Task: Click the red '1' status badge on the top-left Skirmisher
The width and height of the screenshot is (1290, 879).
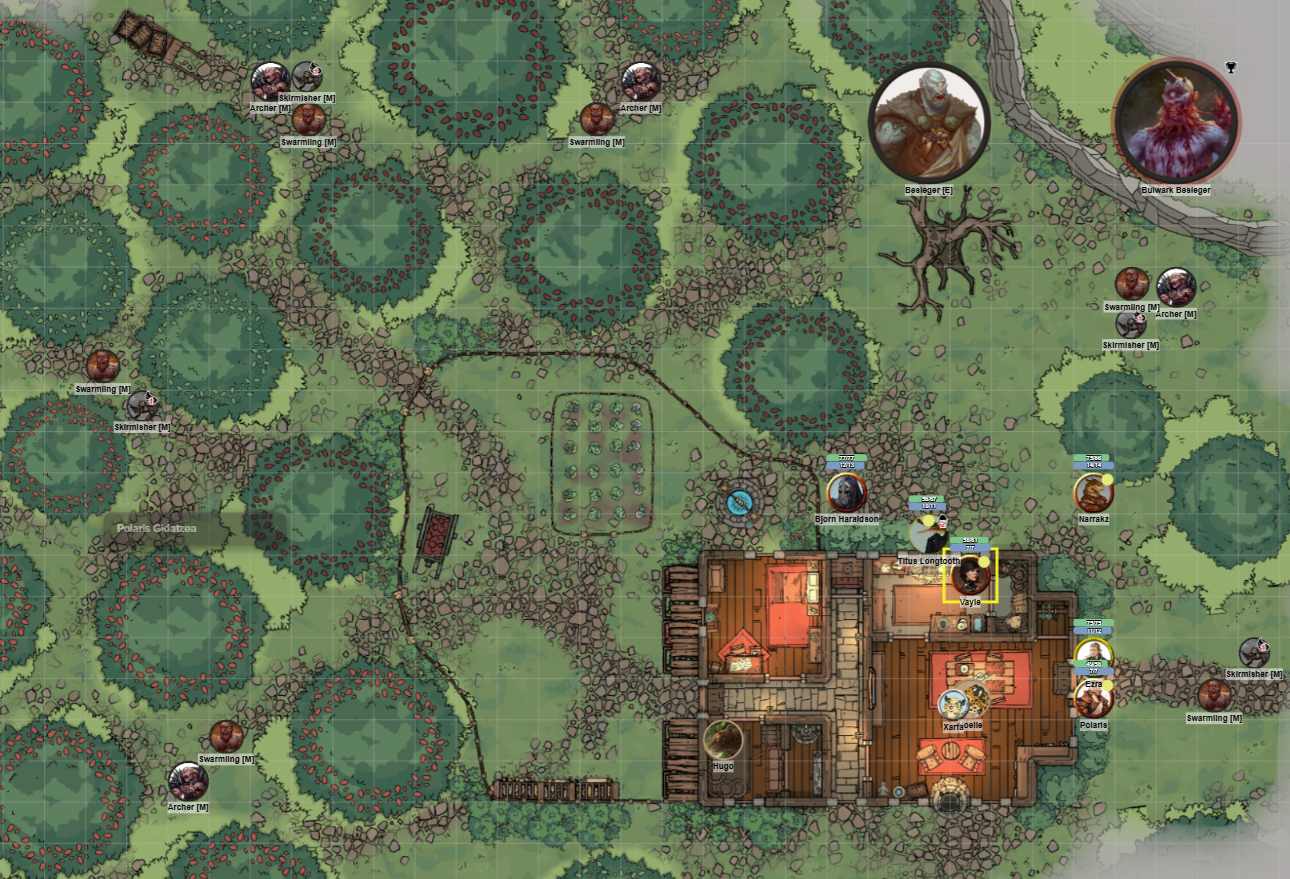Action: (316, 71)
